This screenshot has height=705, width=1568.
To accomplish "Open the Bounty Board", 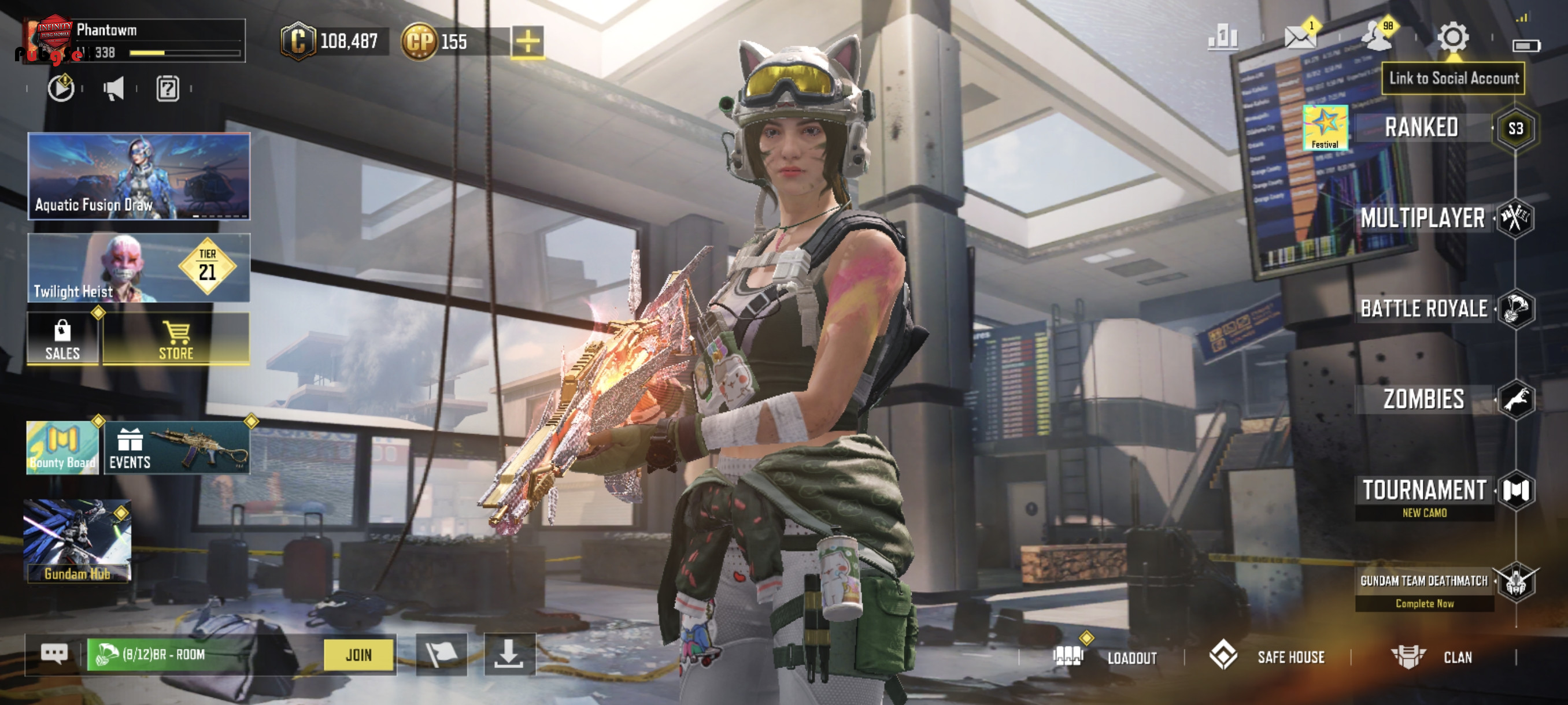I will coord(62,448).
